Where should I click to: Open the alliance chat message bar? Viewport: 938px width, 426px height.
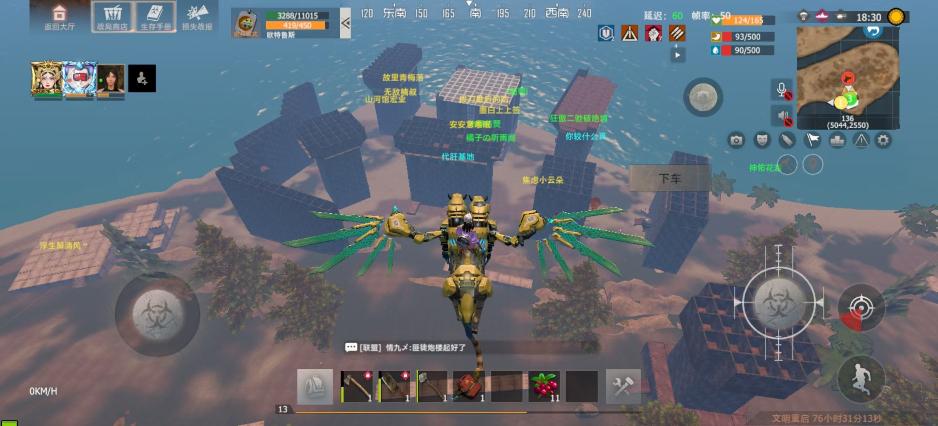pyautogui.click(x=470, y=347)
